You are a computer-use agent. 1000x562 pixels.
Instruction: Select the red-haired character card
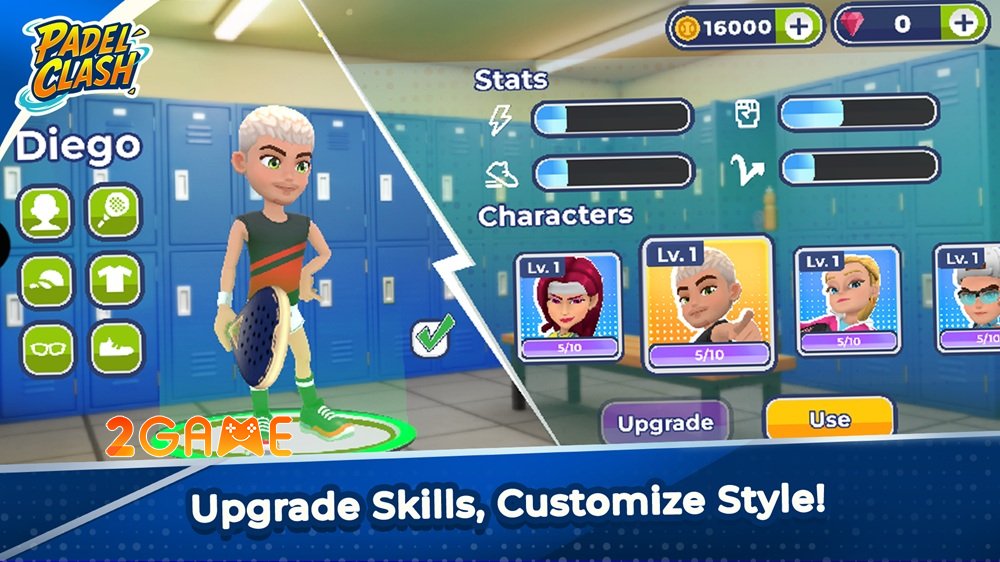click(568, 305)
